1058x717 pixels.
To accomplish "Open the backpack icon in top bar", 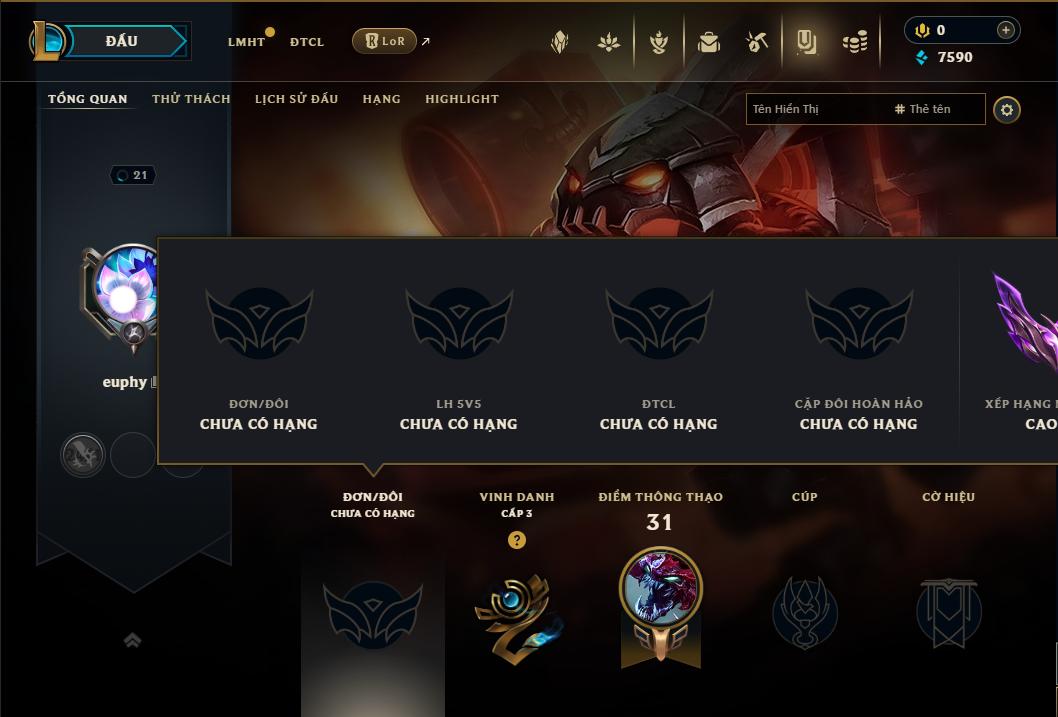I will (x=709, y=42).
